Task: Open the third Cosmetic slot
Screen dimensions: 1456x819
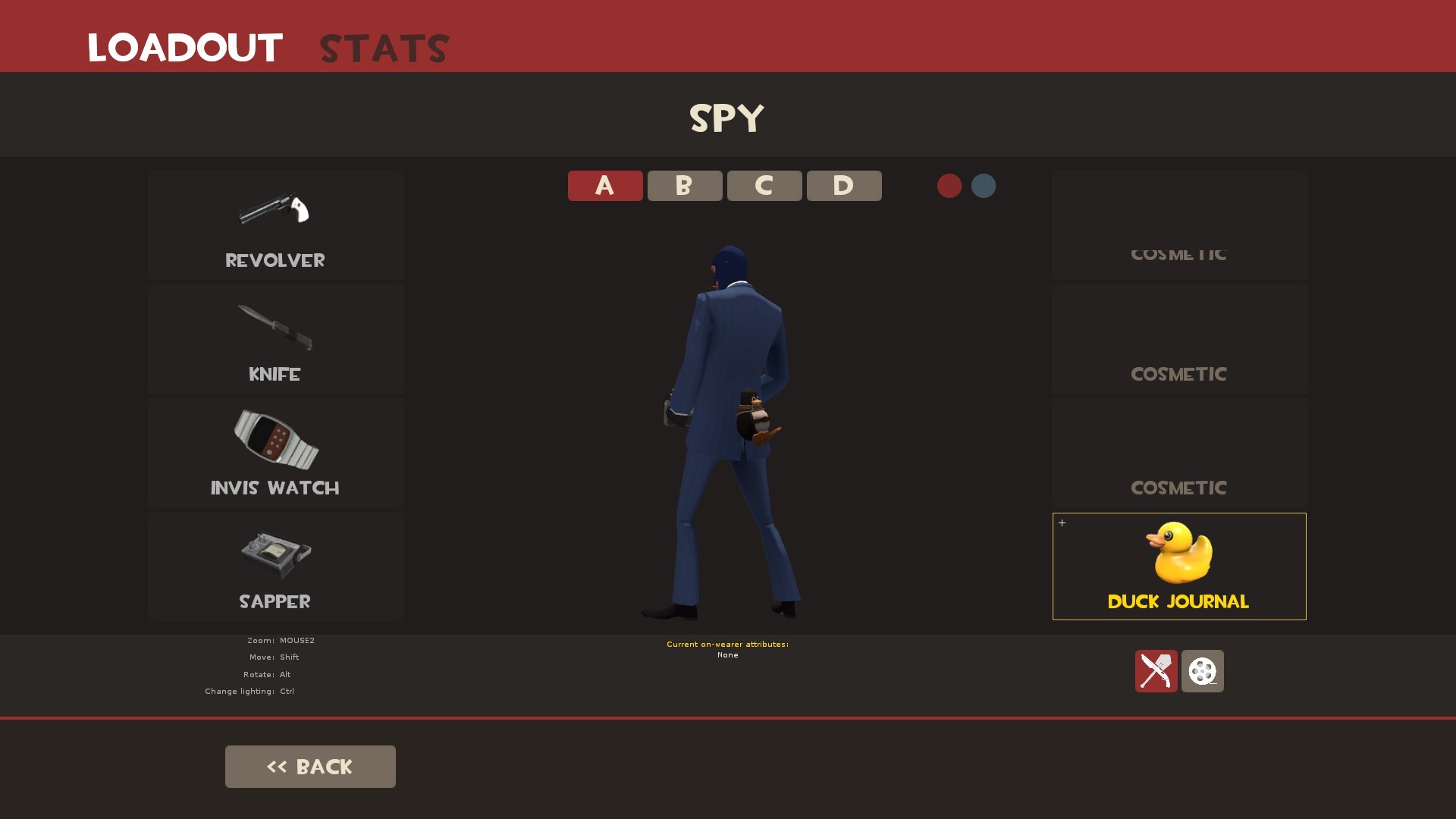Action: (x=1178, y=453)
